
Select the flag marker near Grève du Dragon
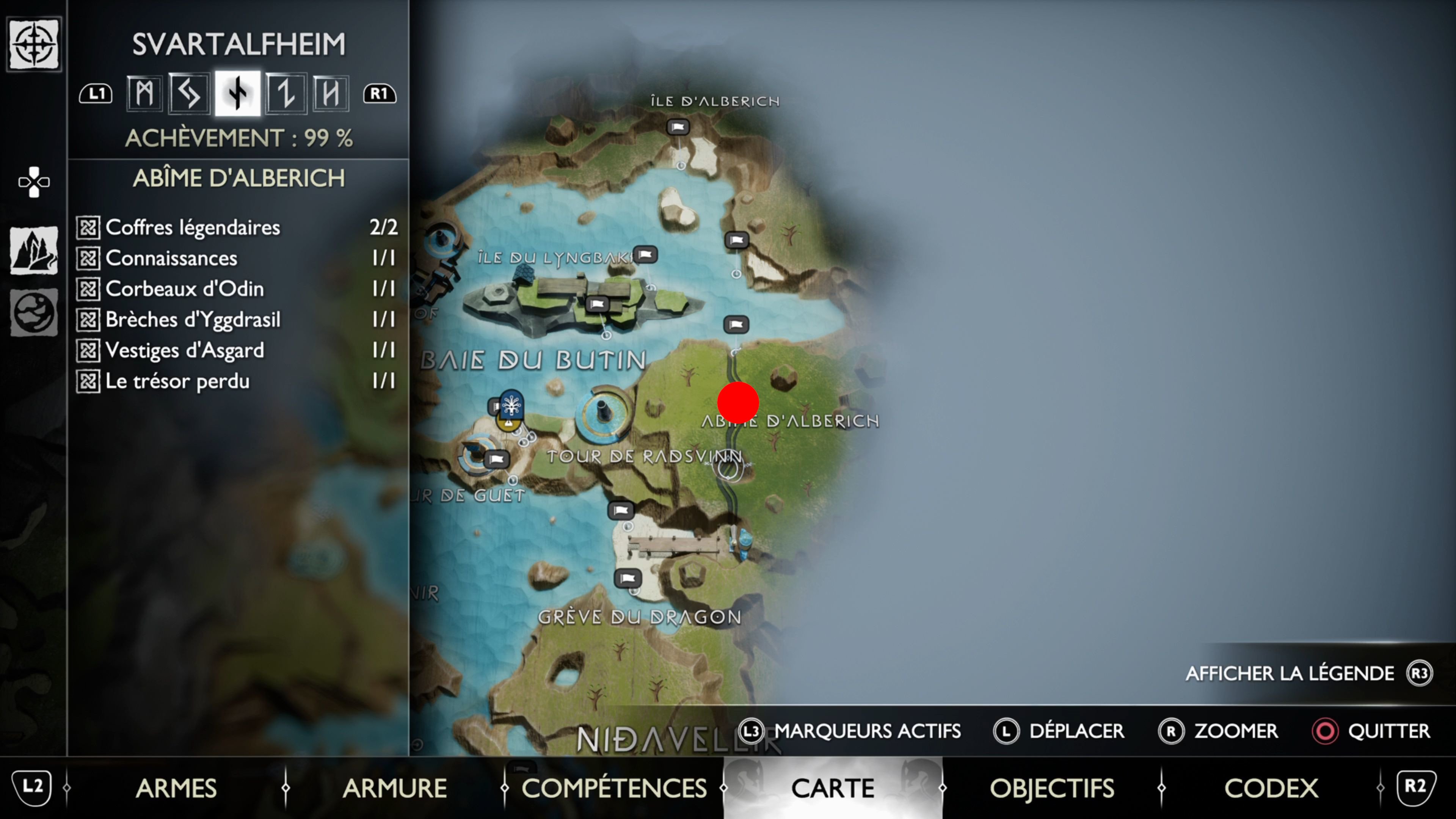tap(628, 578)
